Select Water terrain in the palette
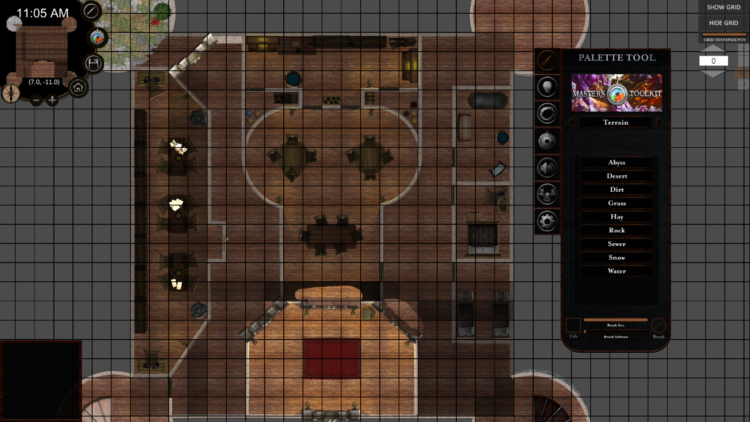 617,271
